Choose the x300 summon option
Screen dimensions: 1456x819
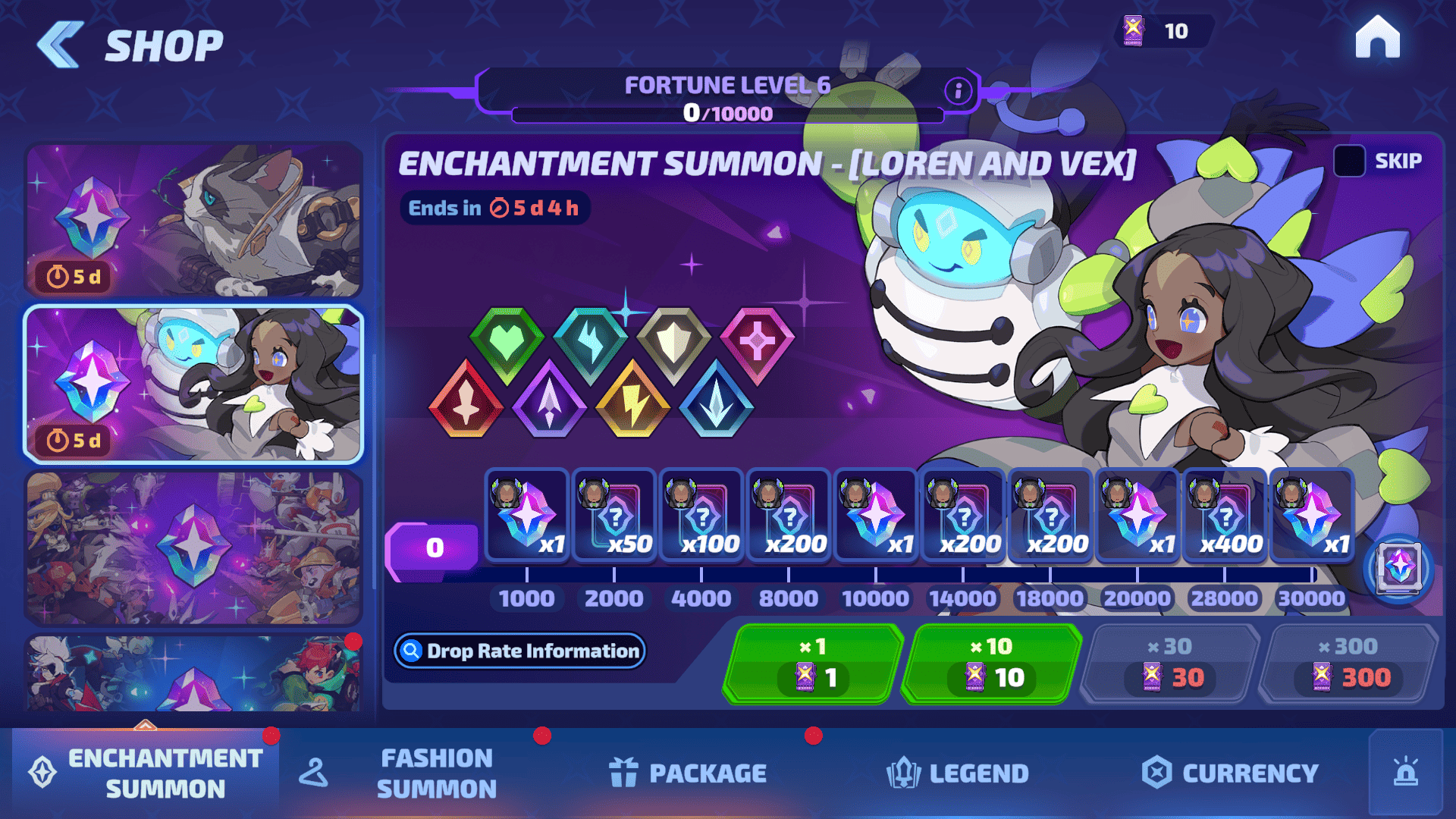(1348, 663)
